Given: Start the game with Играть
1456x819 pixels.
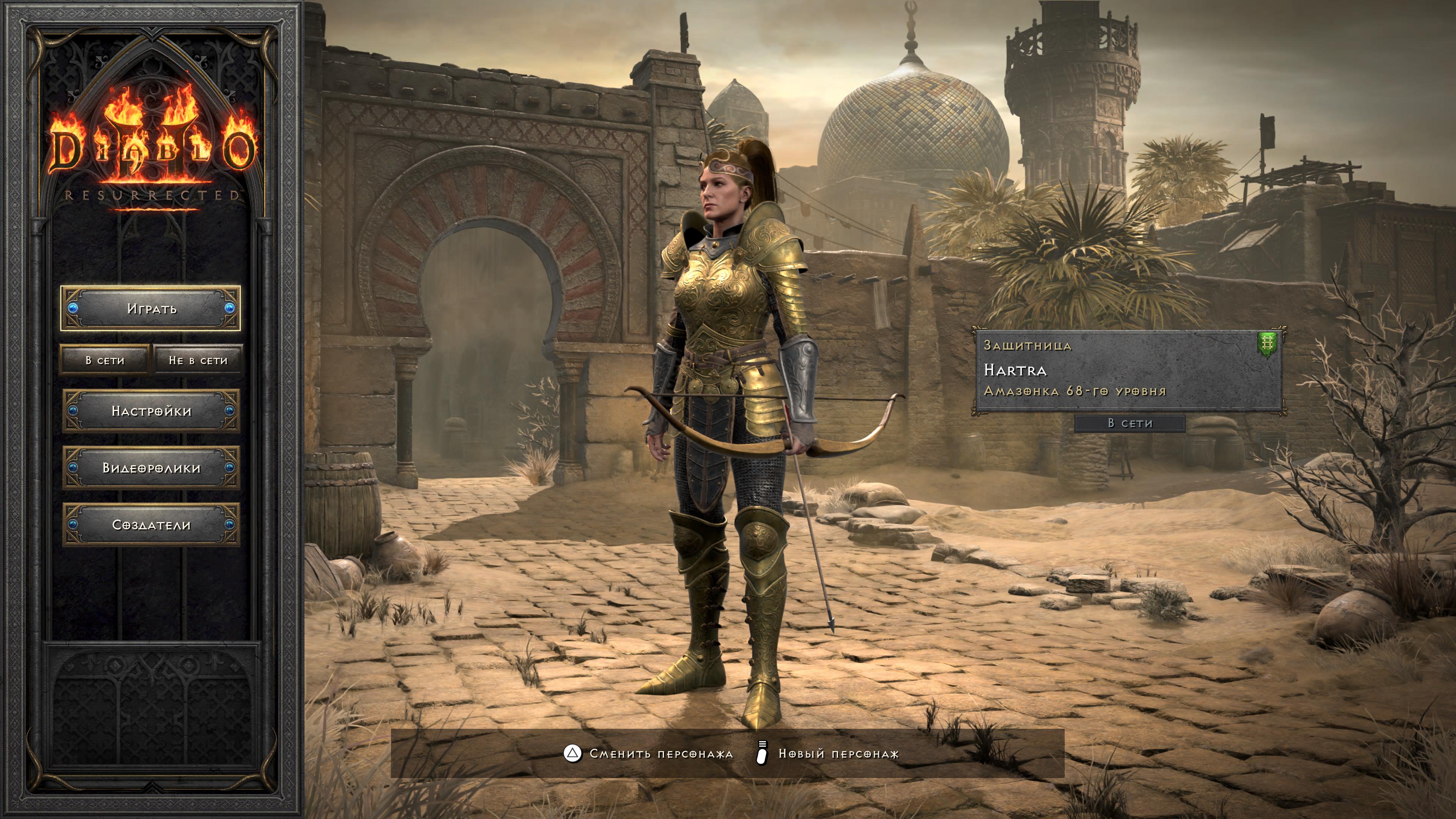Looking at the screenshot, I should click(151, 309).
